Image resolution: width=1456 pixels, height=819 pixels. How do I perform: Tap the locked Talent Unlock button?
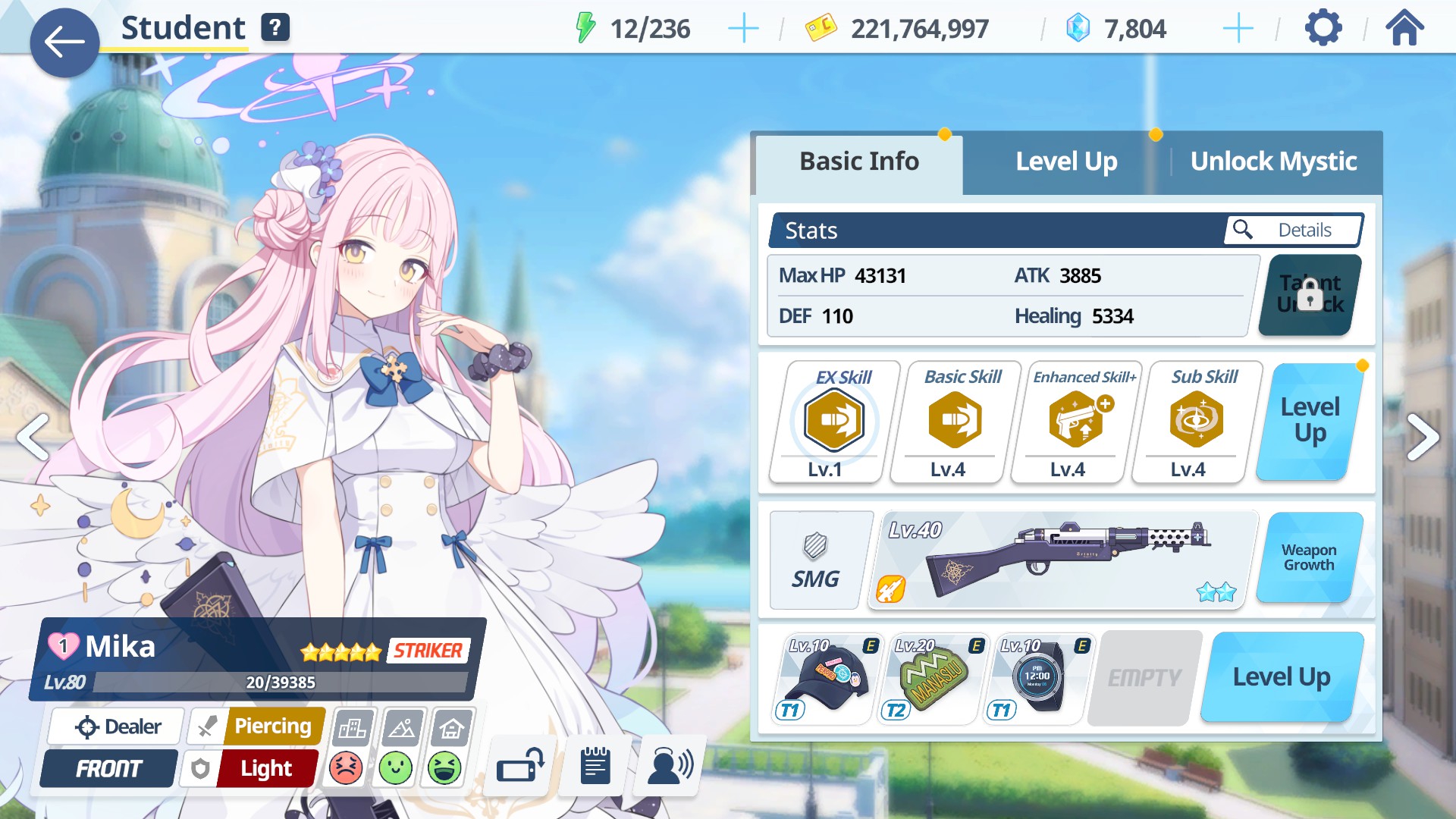[1310, 295]
